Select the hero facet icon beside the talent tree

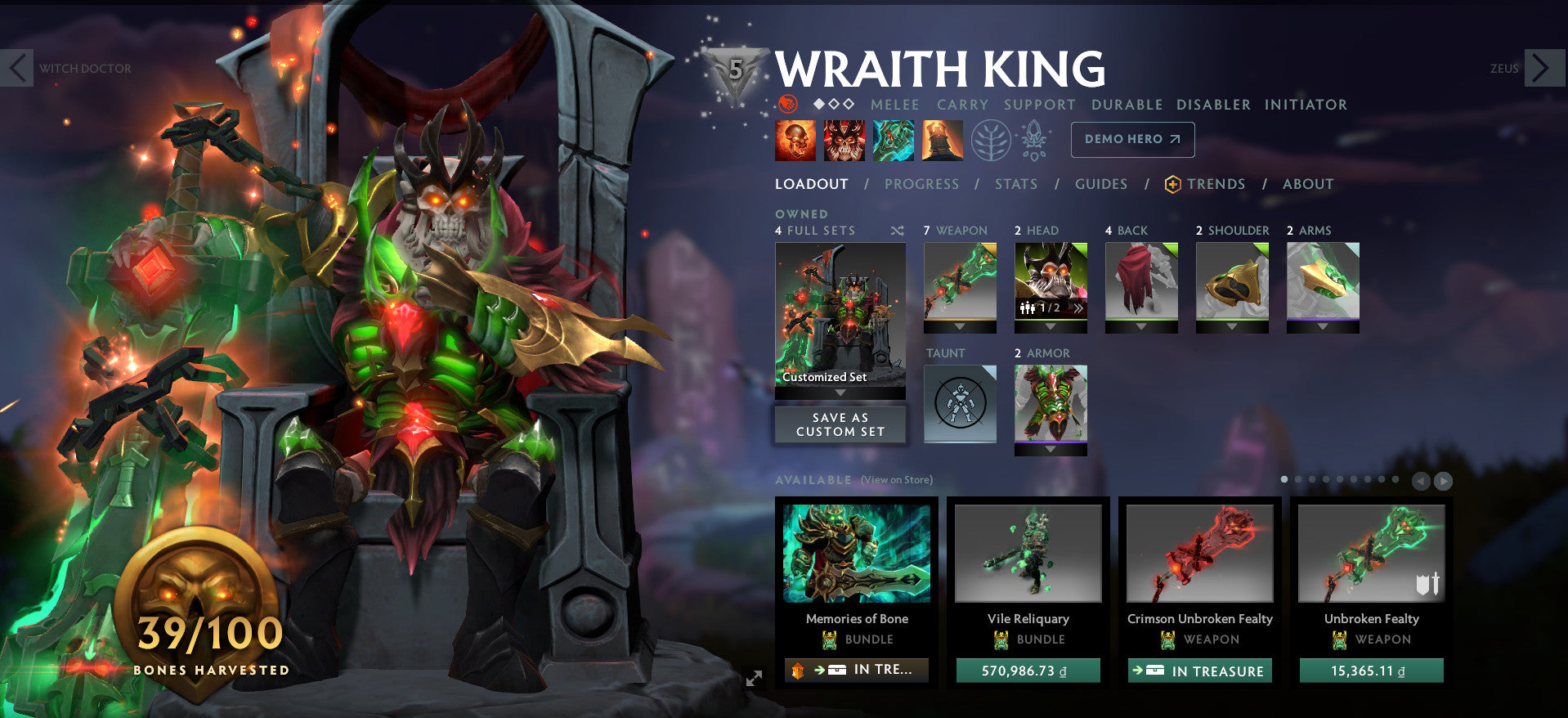pos(1035,139)
